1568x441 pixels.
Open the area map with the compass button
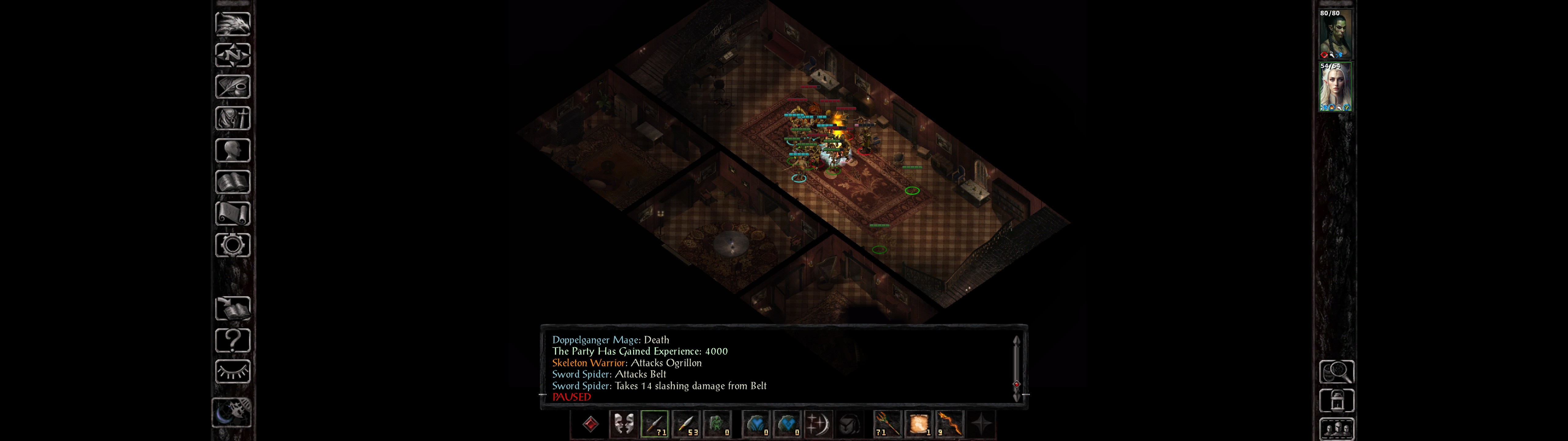coord(232,55)
